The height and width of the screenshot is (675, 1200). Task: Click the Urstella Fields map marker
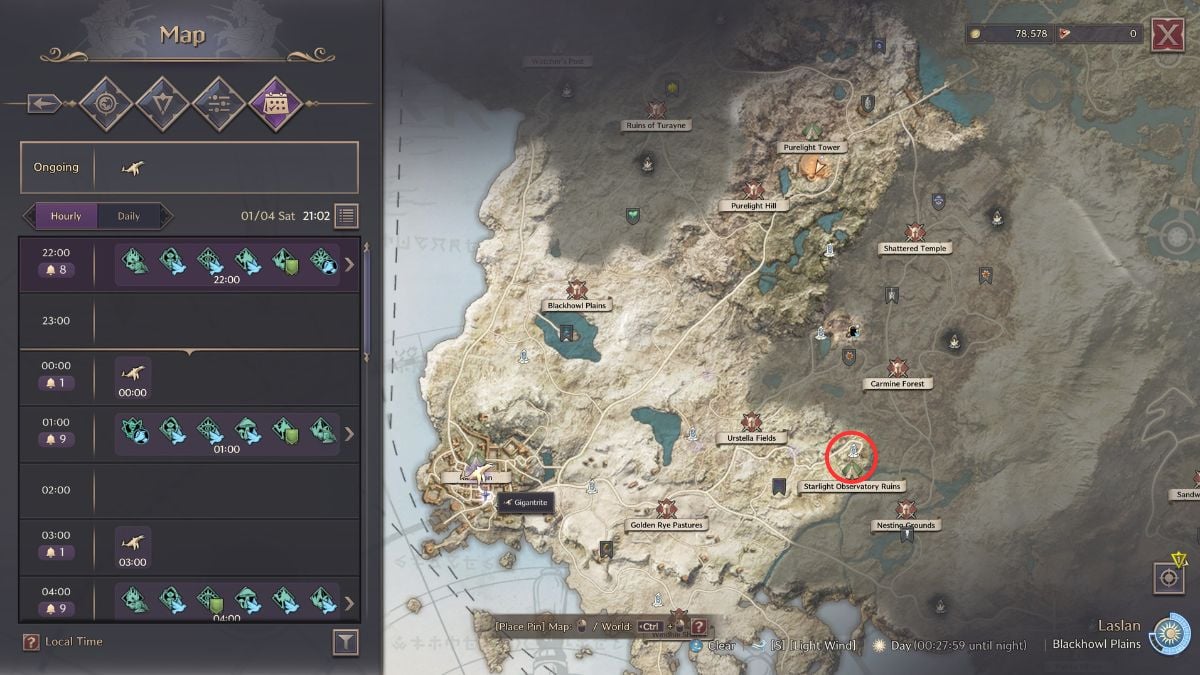point(751,424)
